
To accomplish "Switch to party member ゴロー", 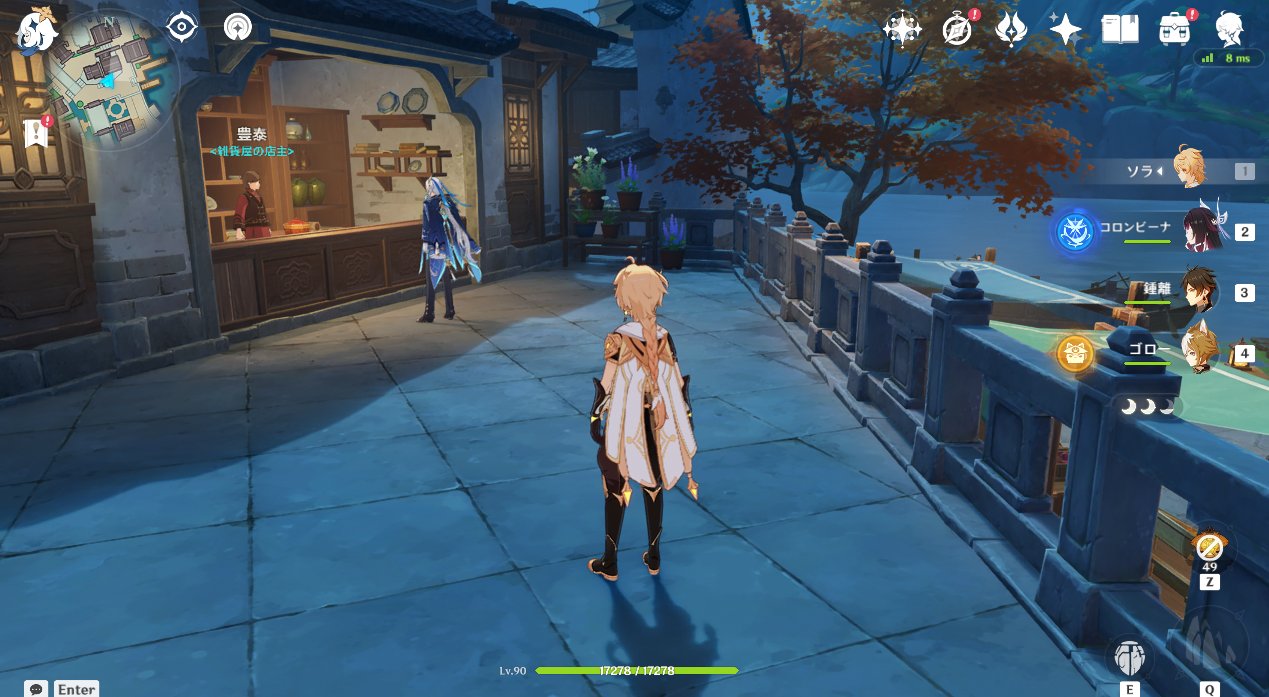I will [x=1198, y=352].
